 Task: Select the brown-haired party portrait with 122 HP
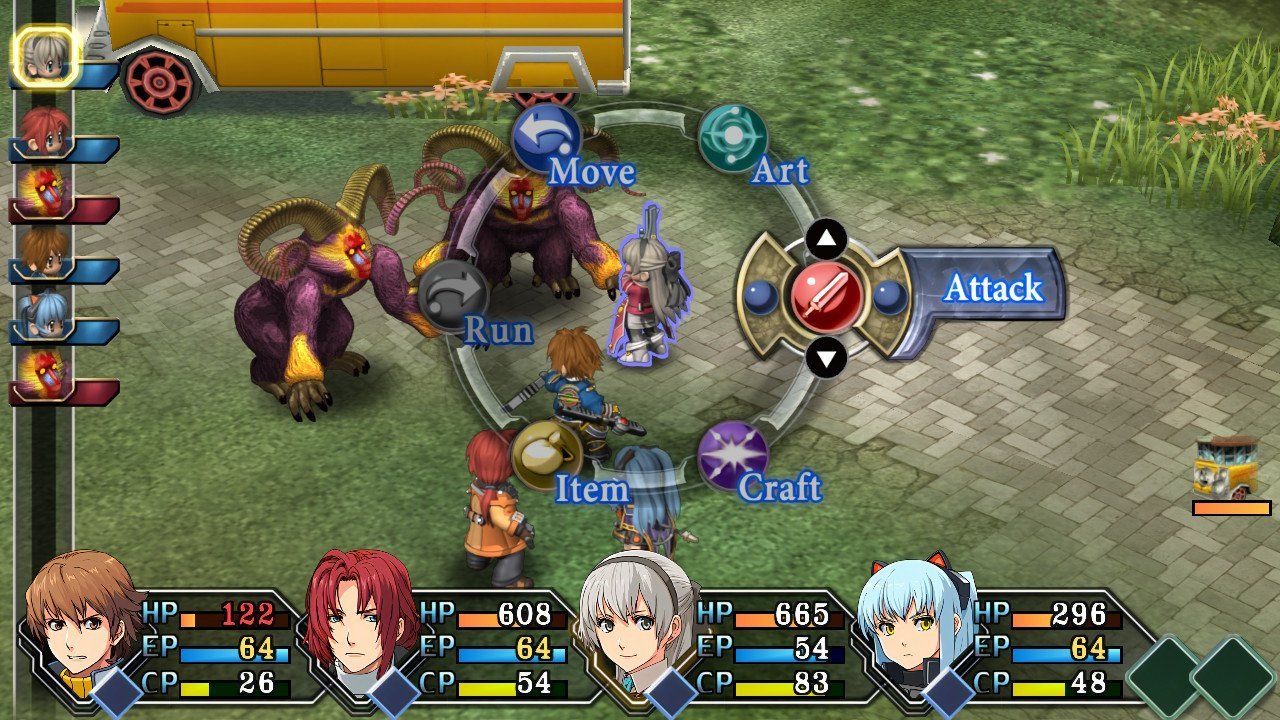(82, 617)
